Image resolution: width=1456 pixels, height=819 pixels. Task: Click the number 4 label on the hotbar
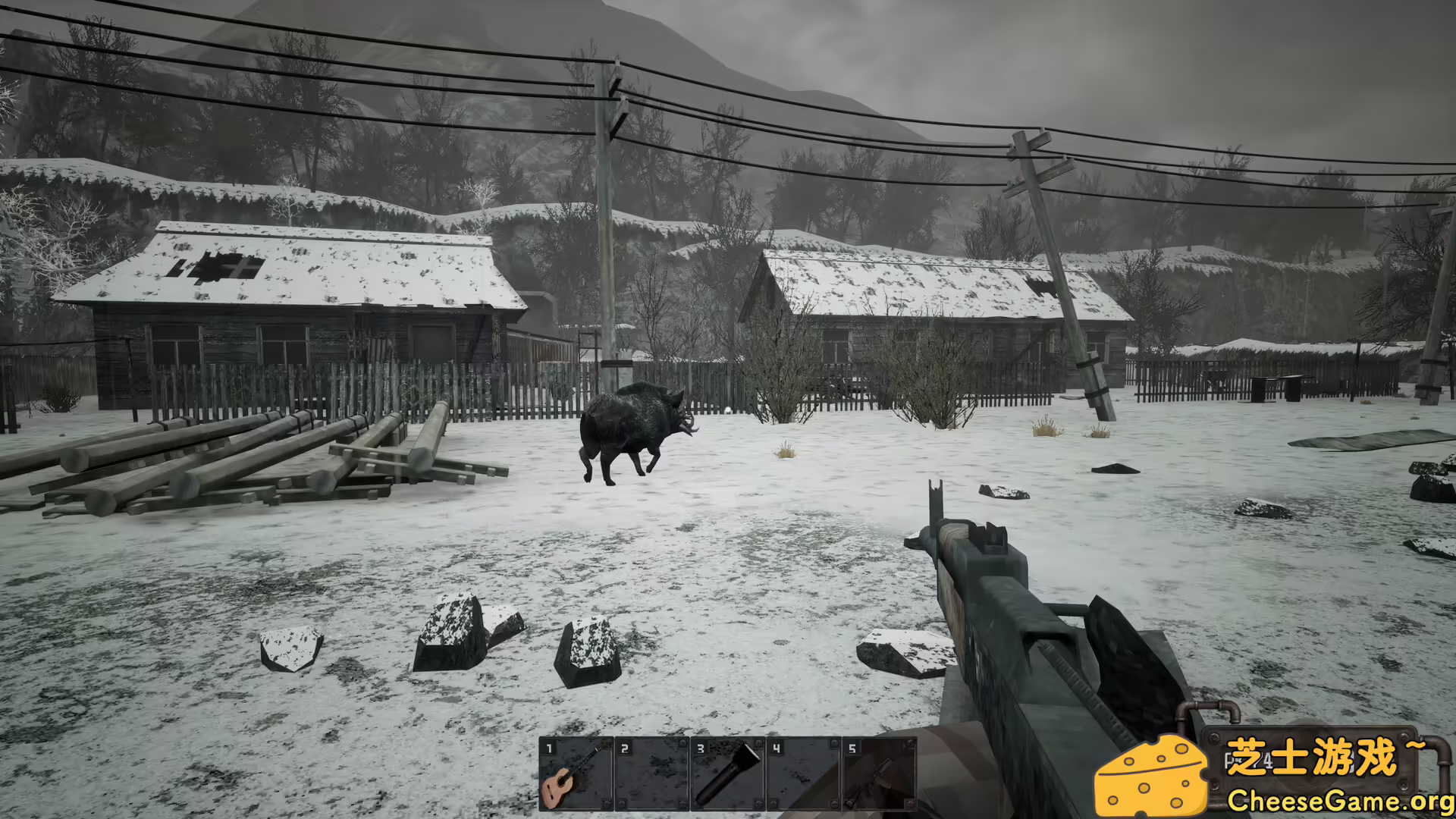[x=777, y=749]
